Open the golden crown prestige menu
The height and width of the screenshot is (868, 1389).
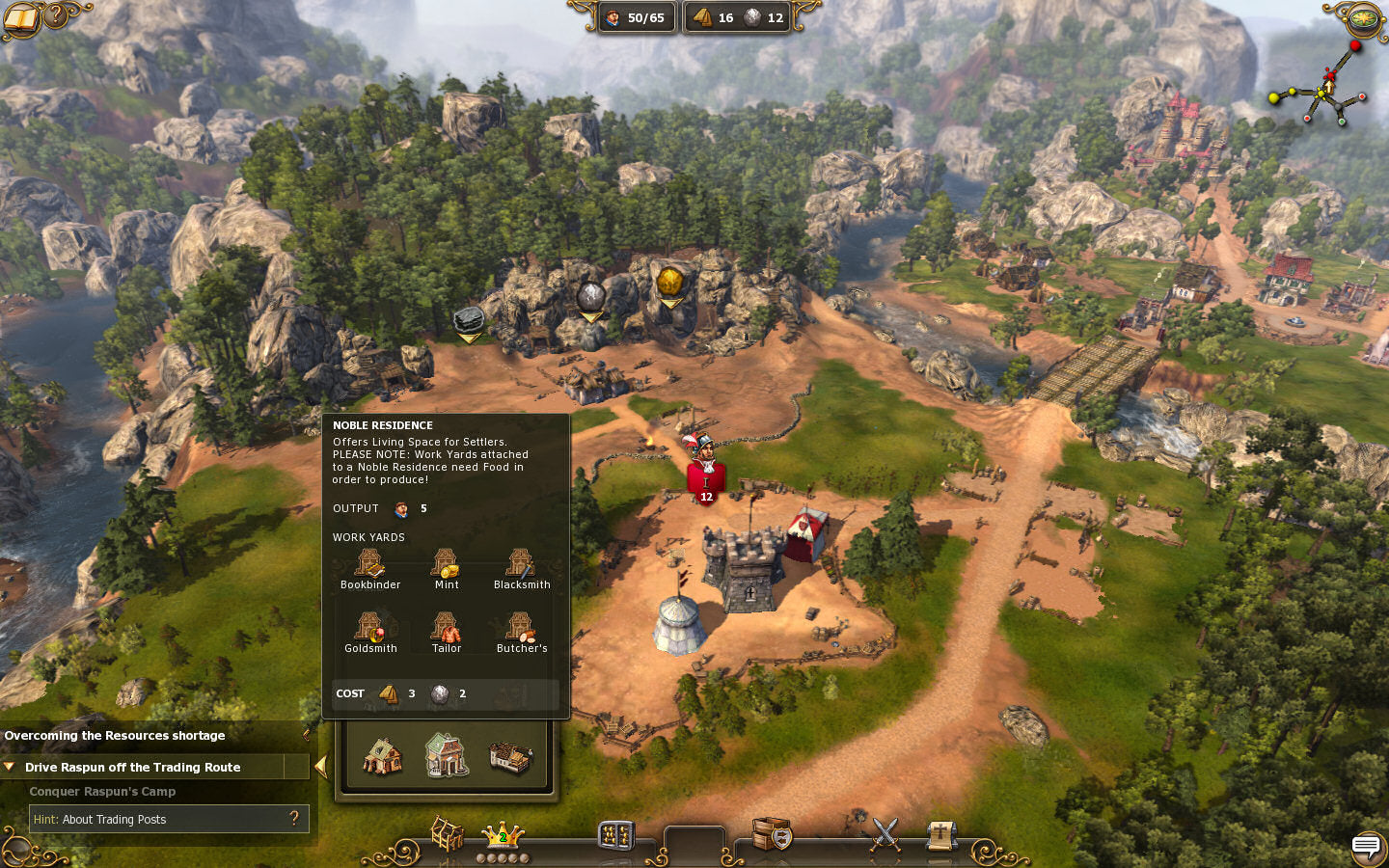(503, 835)
